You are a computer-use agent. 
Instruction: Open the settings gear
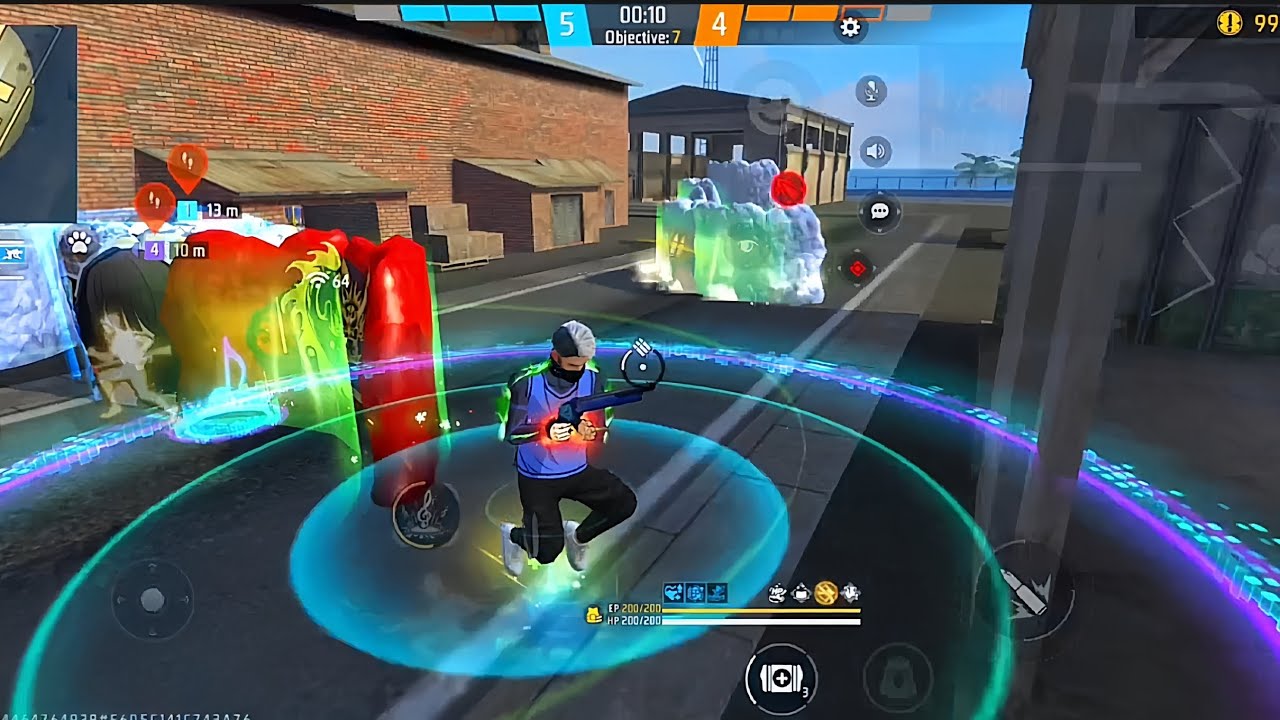[850, 28]
